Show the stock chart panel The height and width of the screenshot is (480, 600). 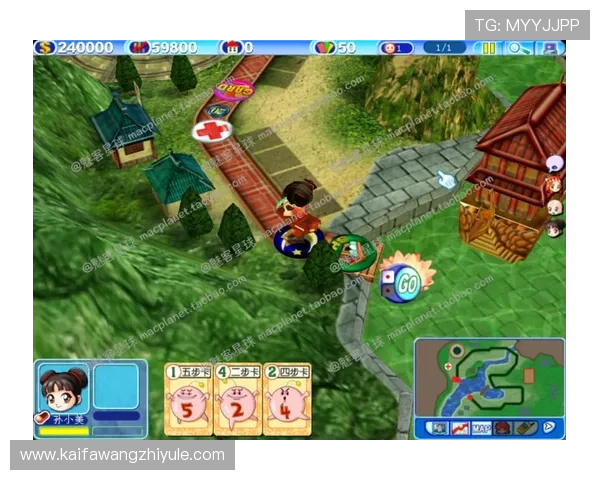coord(459,428)
